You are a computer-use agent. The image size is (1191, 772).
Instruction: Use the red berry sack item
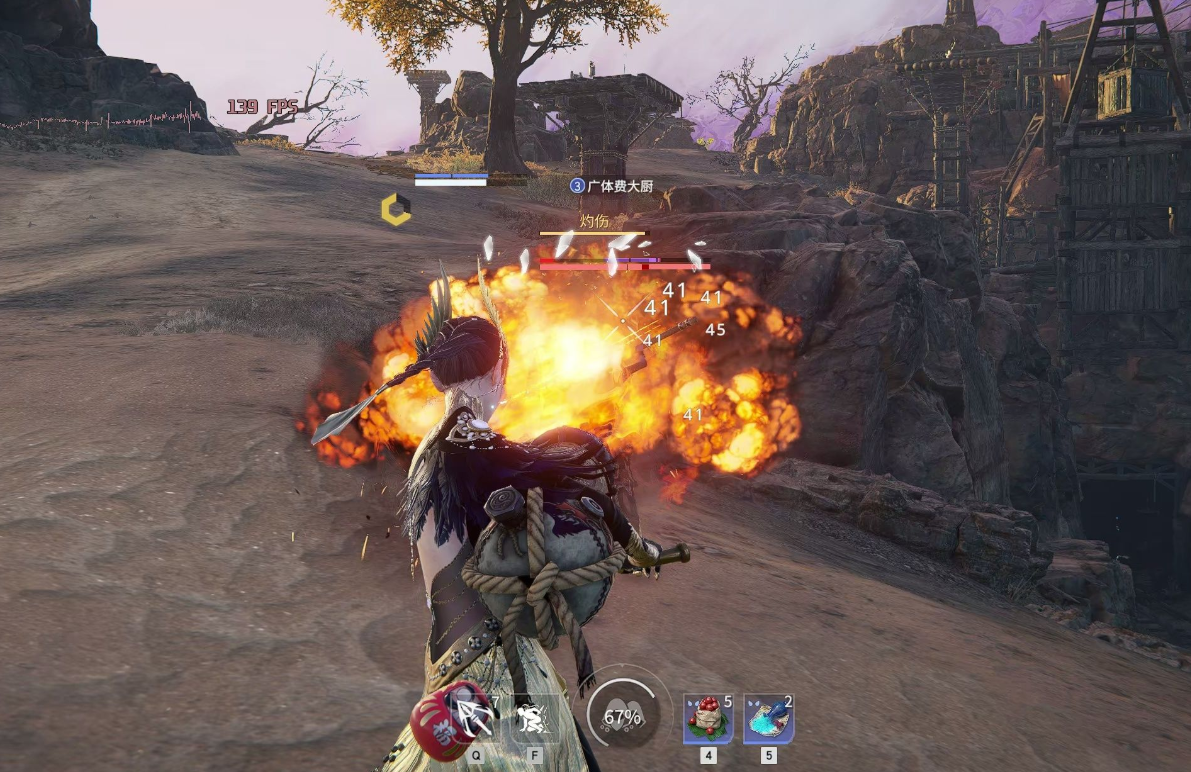pos(708,719)
